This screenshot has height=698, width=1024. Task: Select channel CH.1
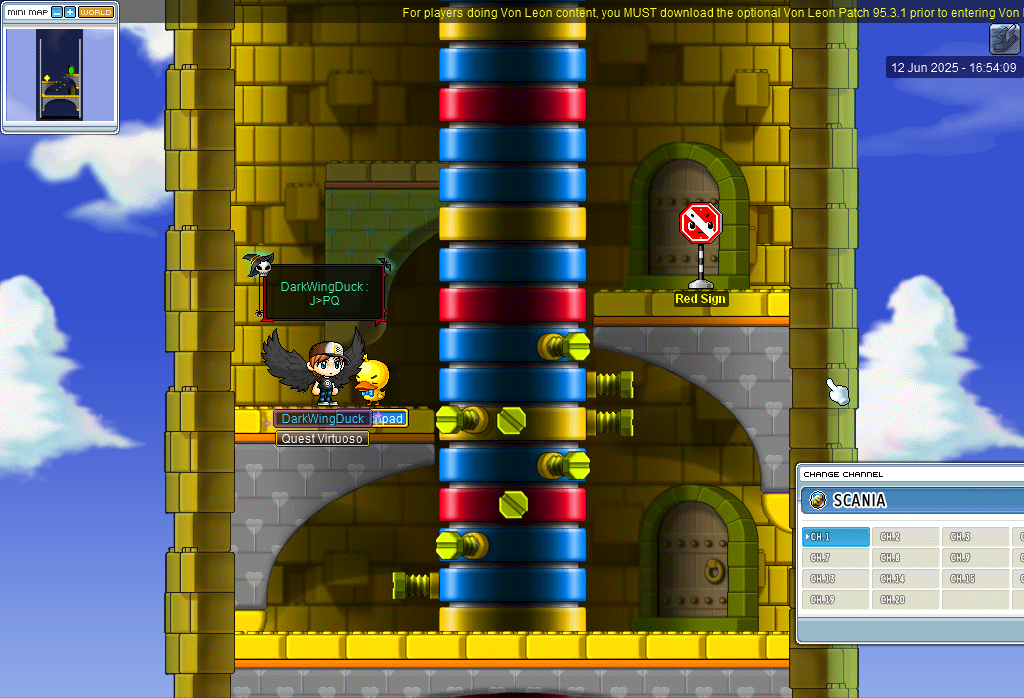pos(836,537)
